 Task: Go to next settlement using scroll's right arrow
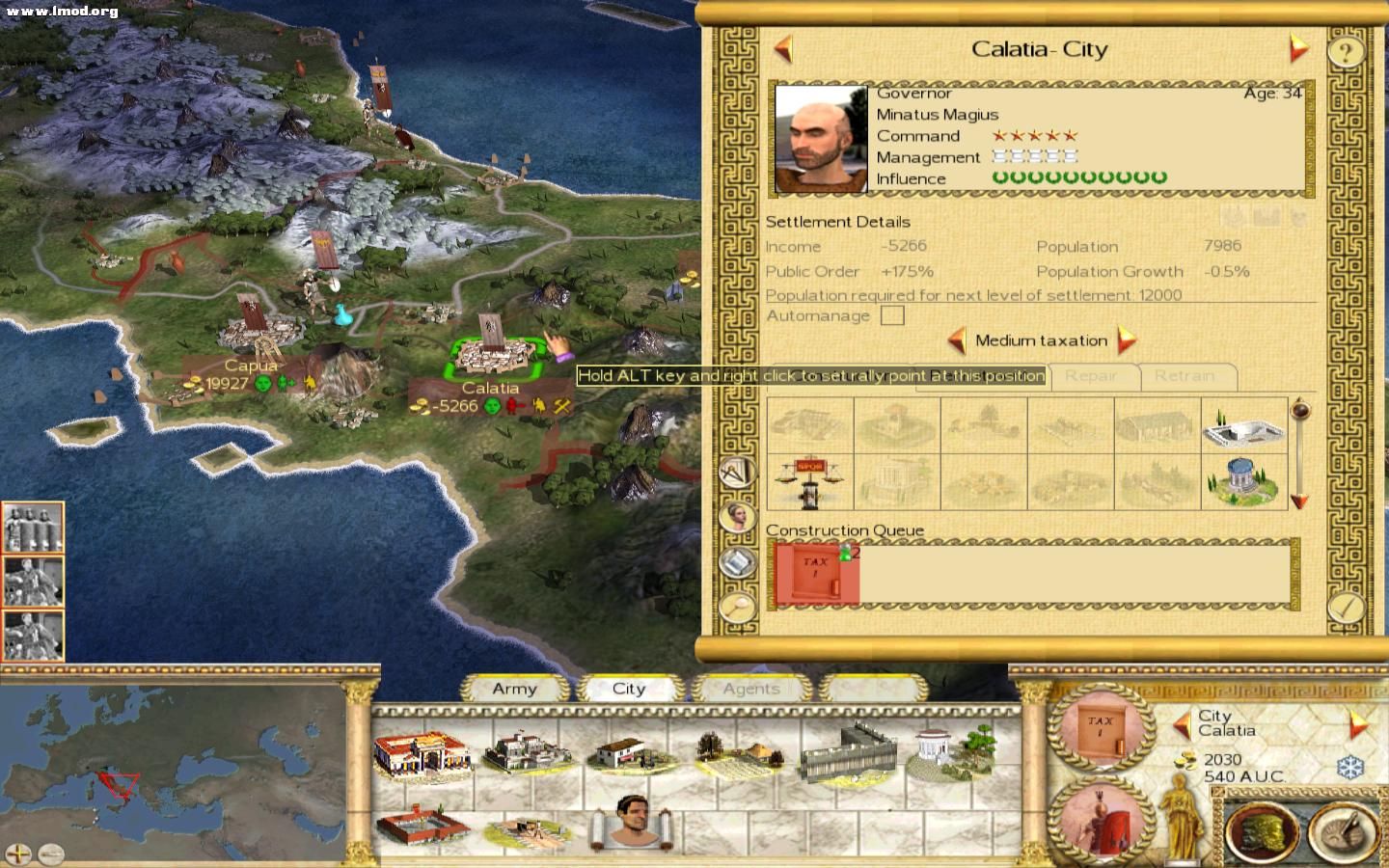pyautogui.click(x=1298, y=48)
